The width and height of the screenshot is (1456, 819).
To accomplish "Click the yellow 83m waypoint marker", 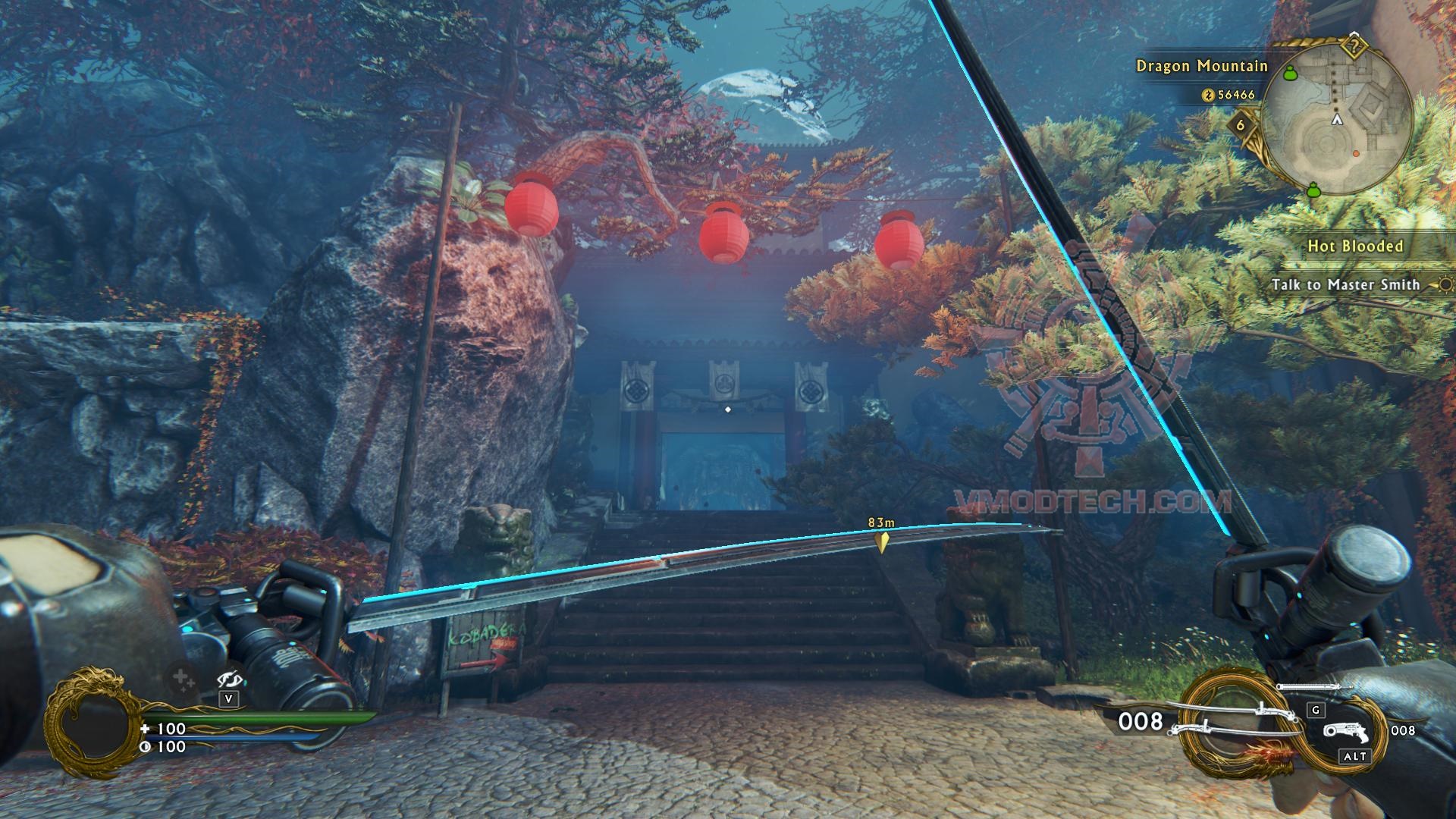I will [881, 541].
